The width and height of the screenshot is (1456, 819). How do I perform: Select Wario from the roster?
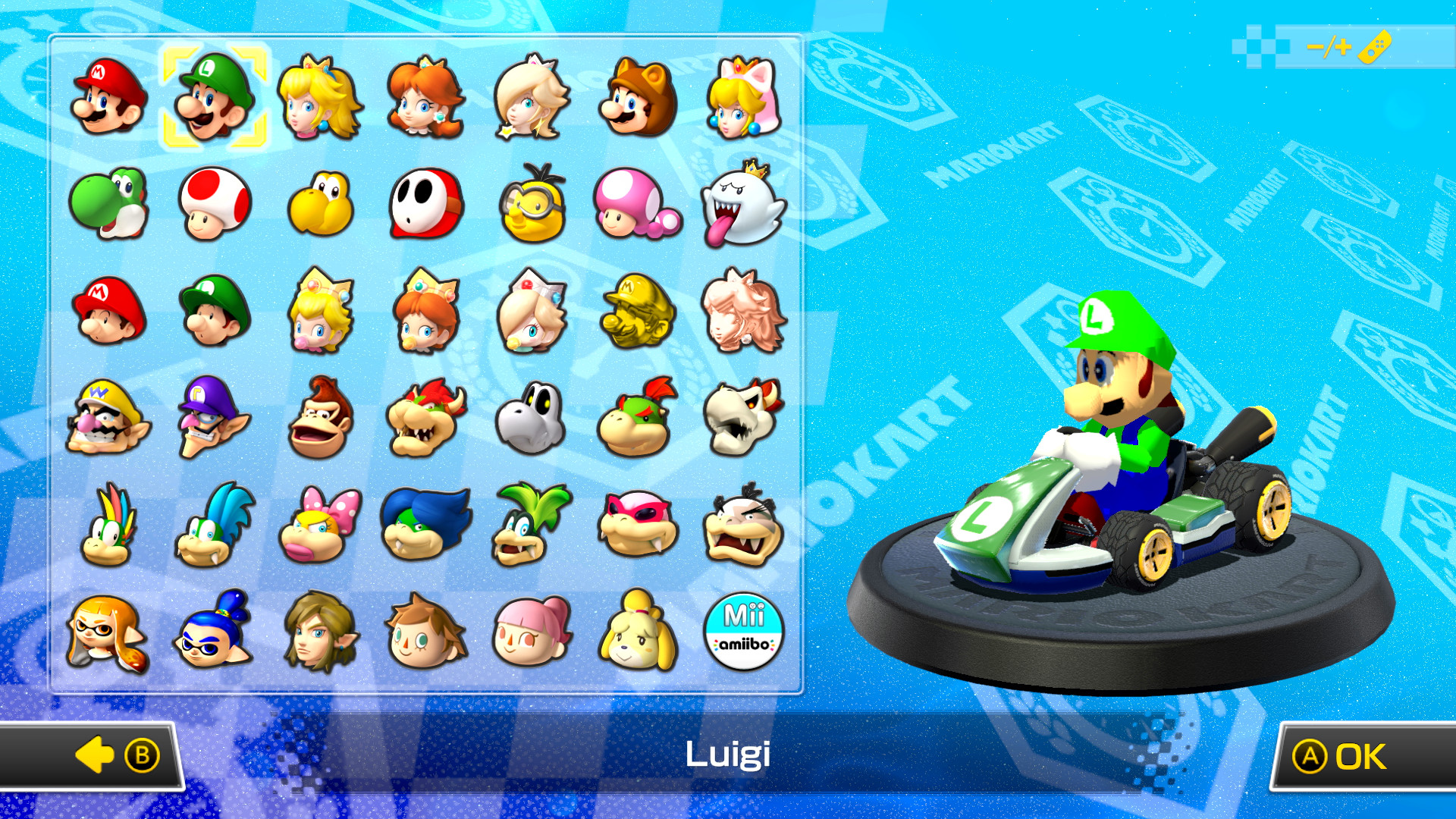pyautogui.click(x=105, y=418)
